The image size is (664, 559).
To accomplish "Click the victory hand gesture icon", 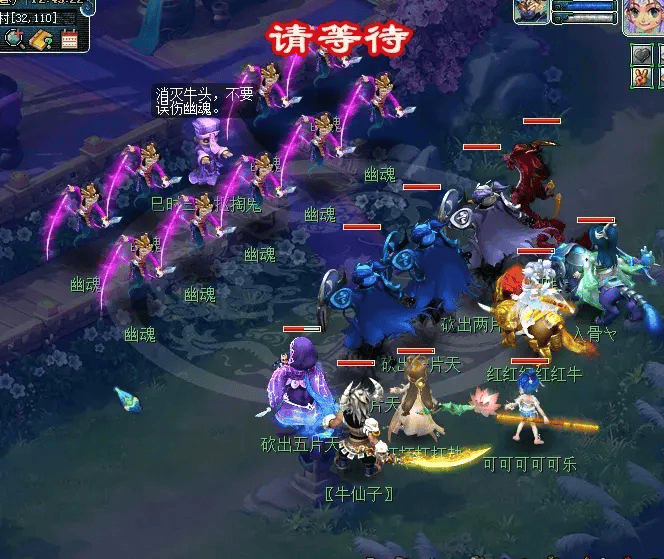I will 641,76.
